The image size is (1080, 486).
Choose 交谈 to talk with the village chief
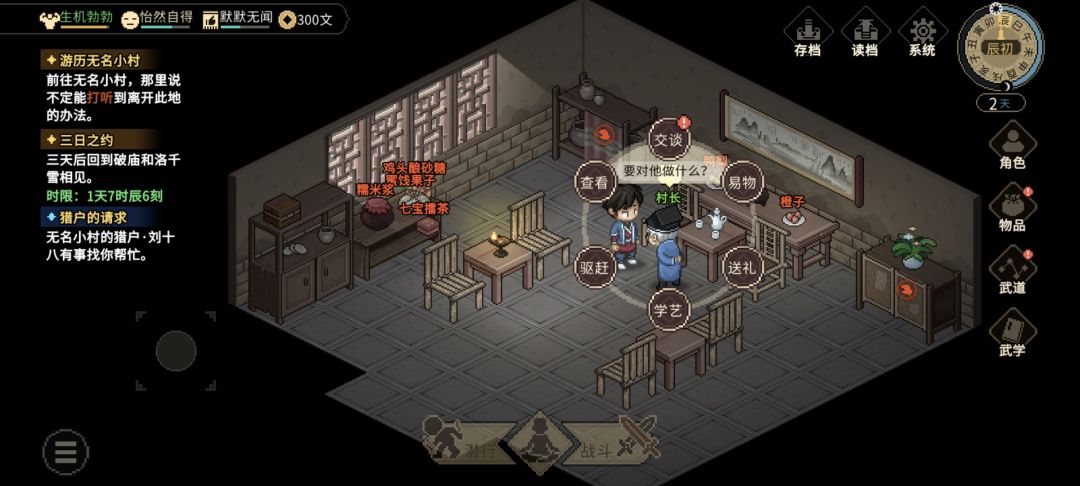pos(670,139)
